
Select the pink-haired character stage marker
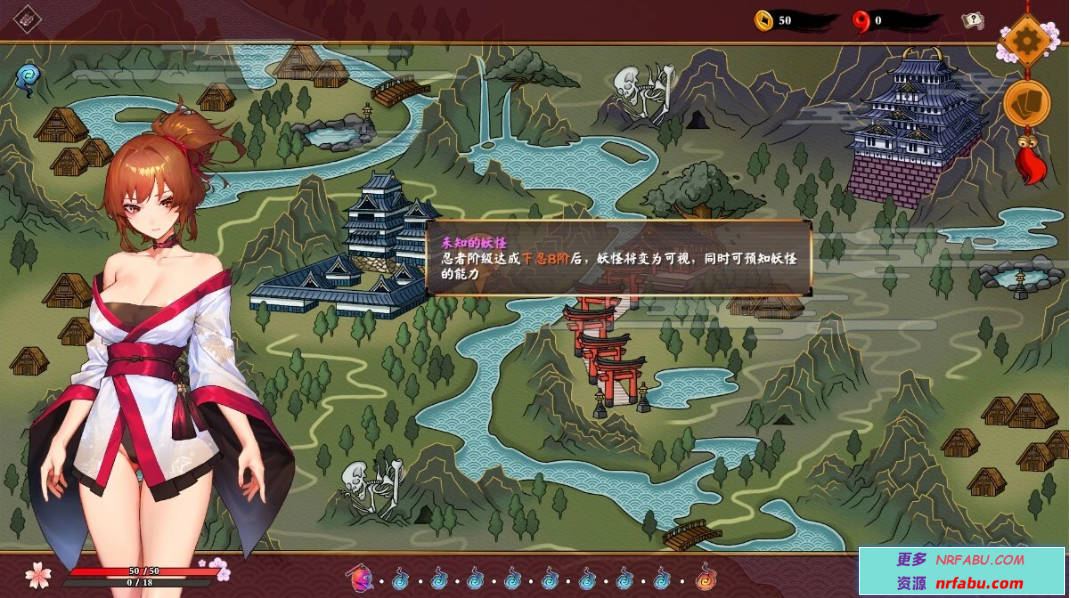click(360, 577)
